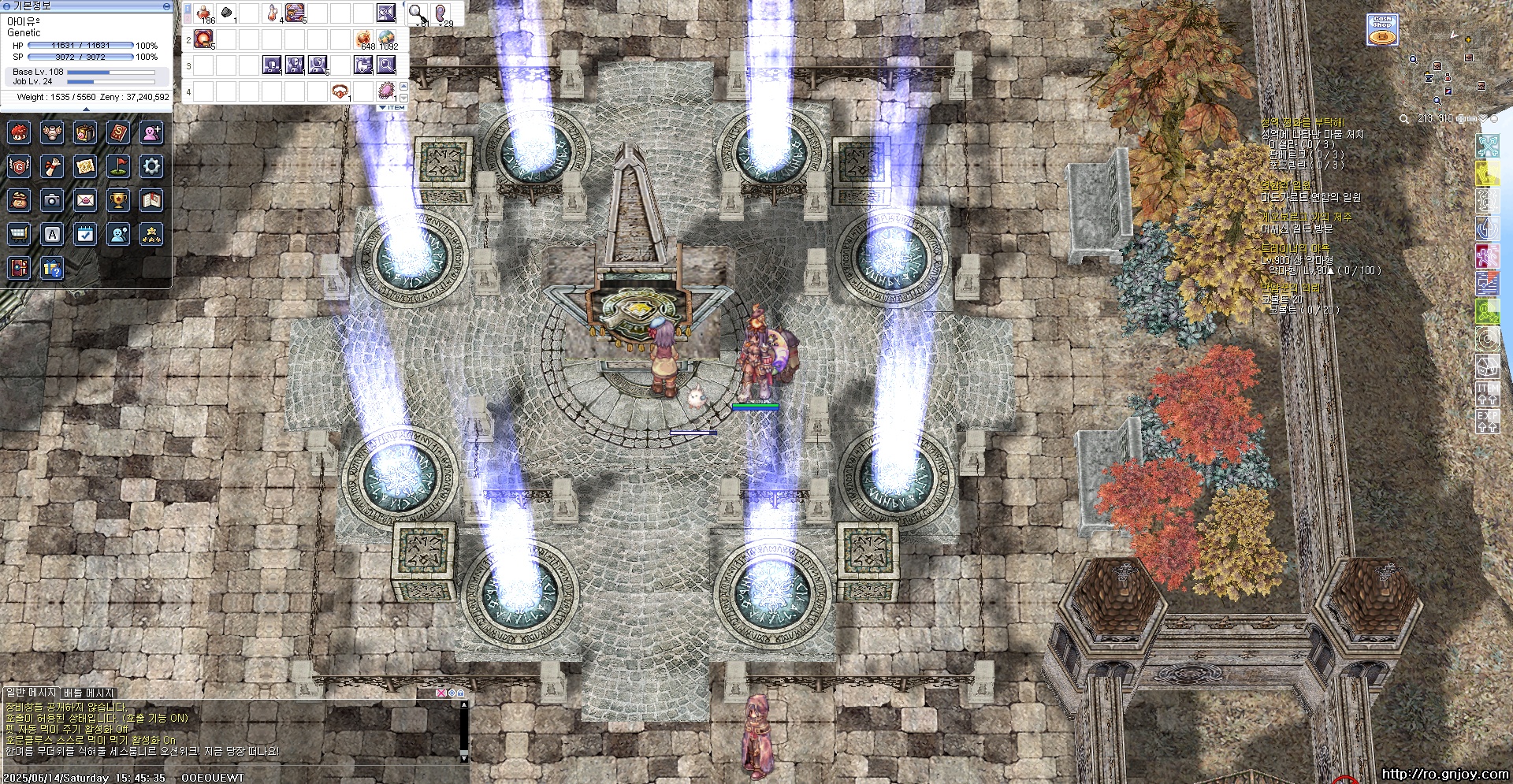1513x784 pixels.
Task: Use the red potion hotbar slot
Action: tap(205, 13)
